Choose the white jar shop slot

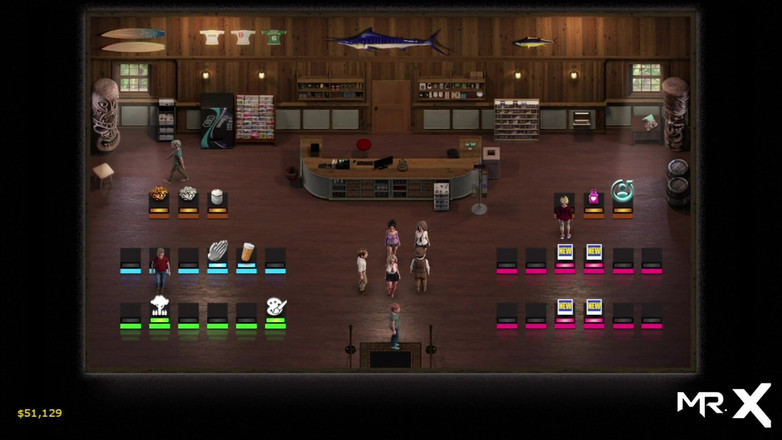(217, 196)
